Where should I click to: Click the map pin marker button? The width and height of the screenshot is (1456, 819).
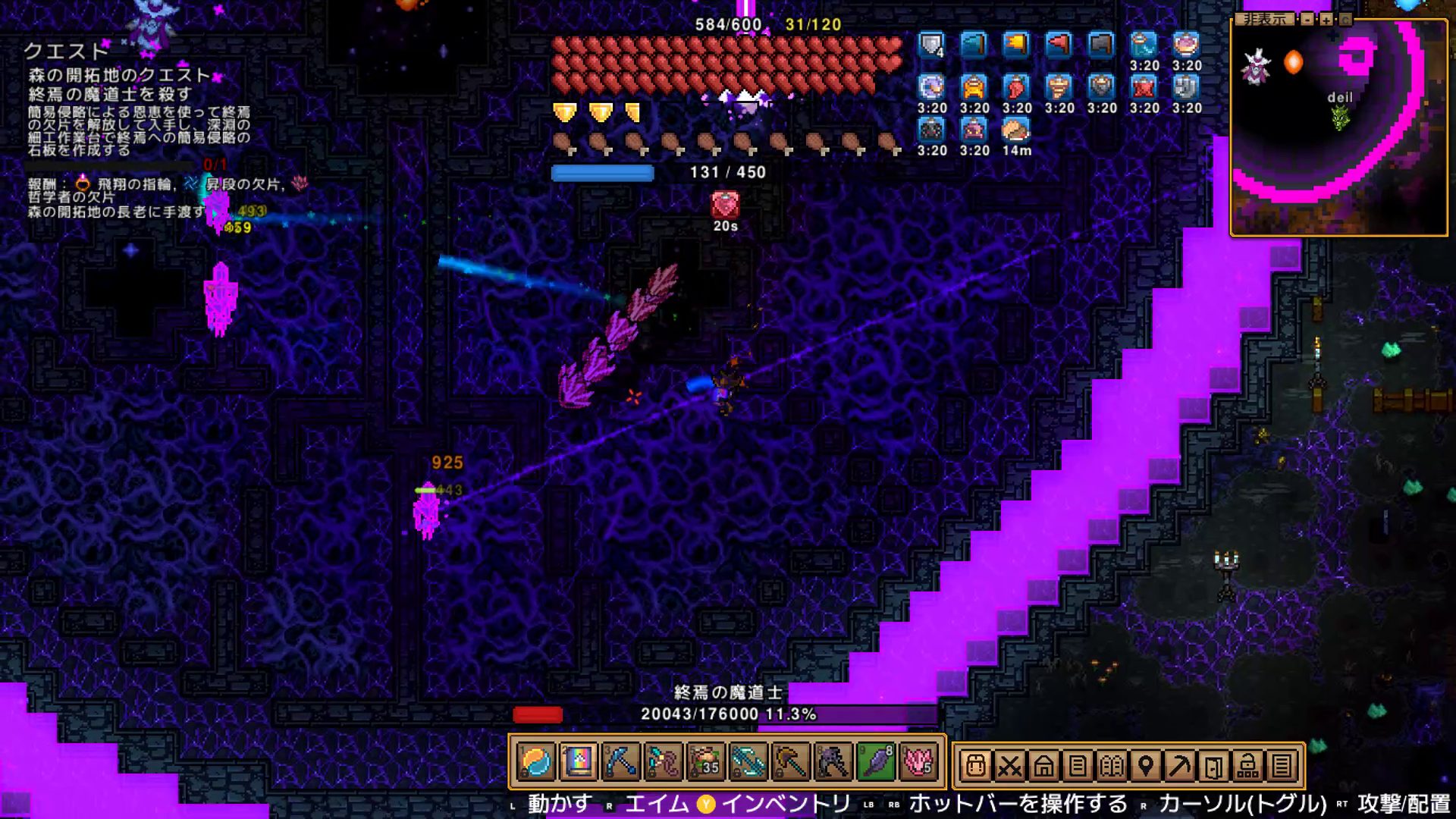tap(1146, 767)
